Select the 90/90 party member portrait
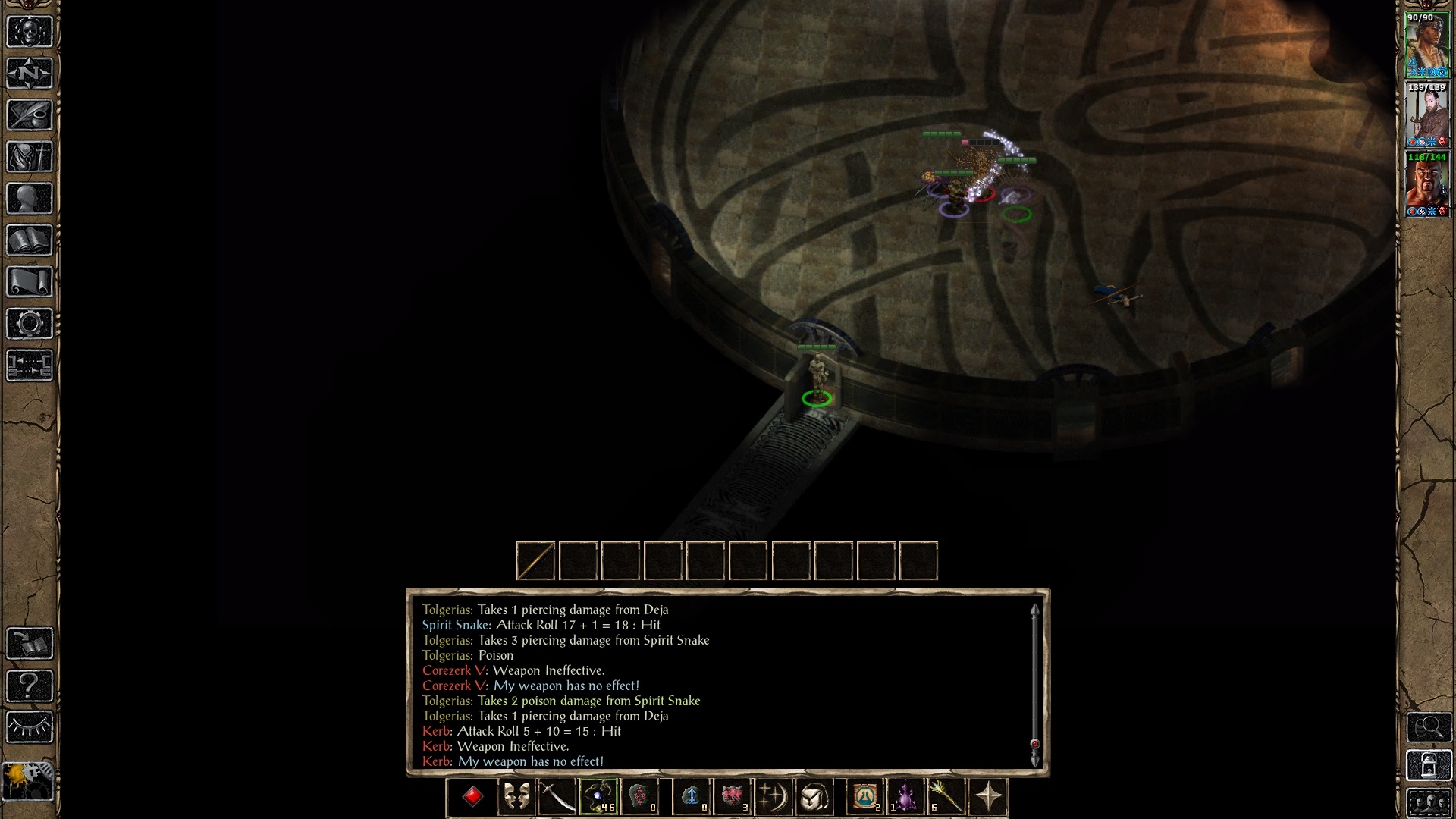 tap(1427, 44)
